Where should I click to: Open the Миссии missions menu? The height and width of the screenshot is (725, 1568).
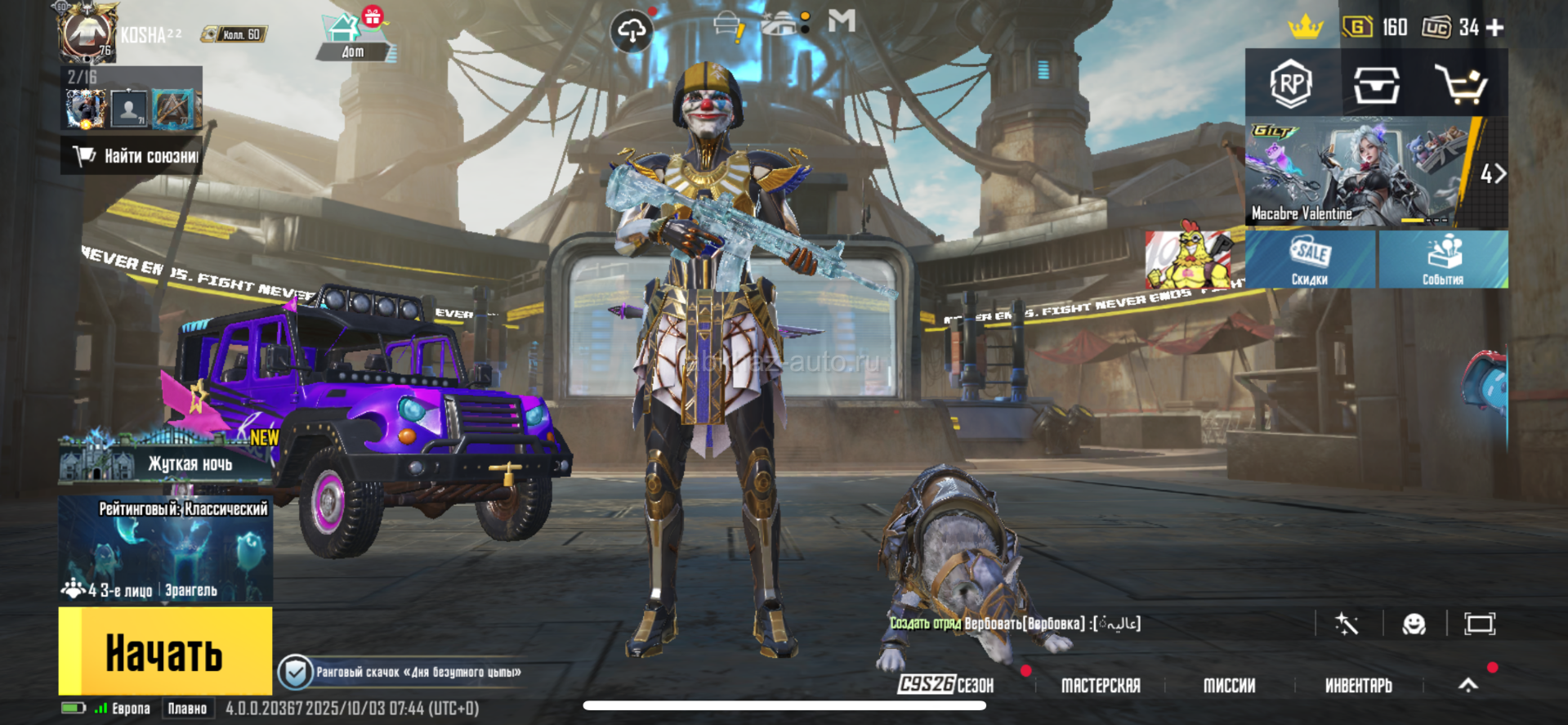[1229, 685]
